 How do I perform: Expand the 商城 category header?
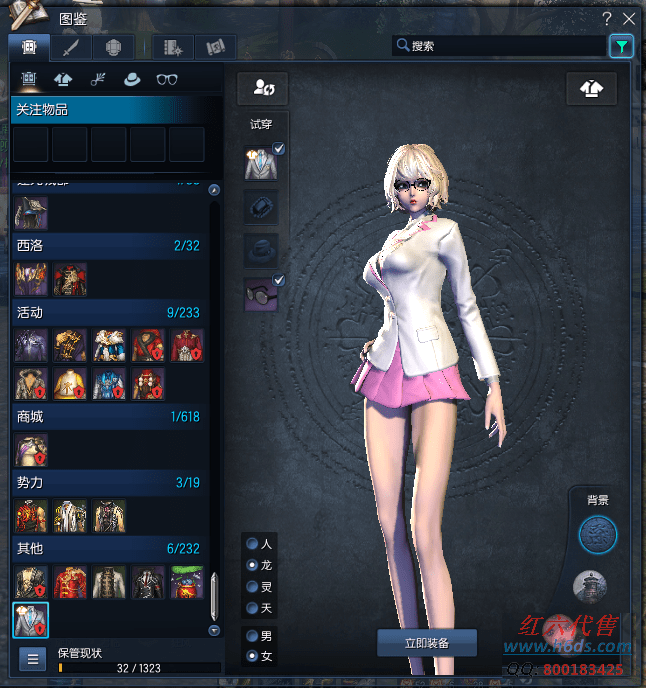pyautogui.click(x=107, y=416)
